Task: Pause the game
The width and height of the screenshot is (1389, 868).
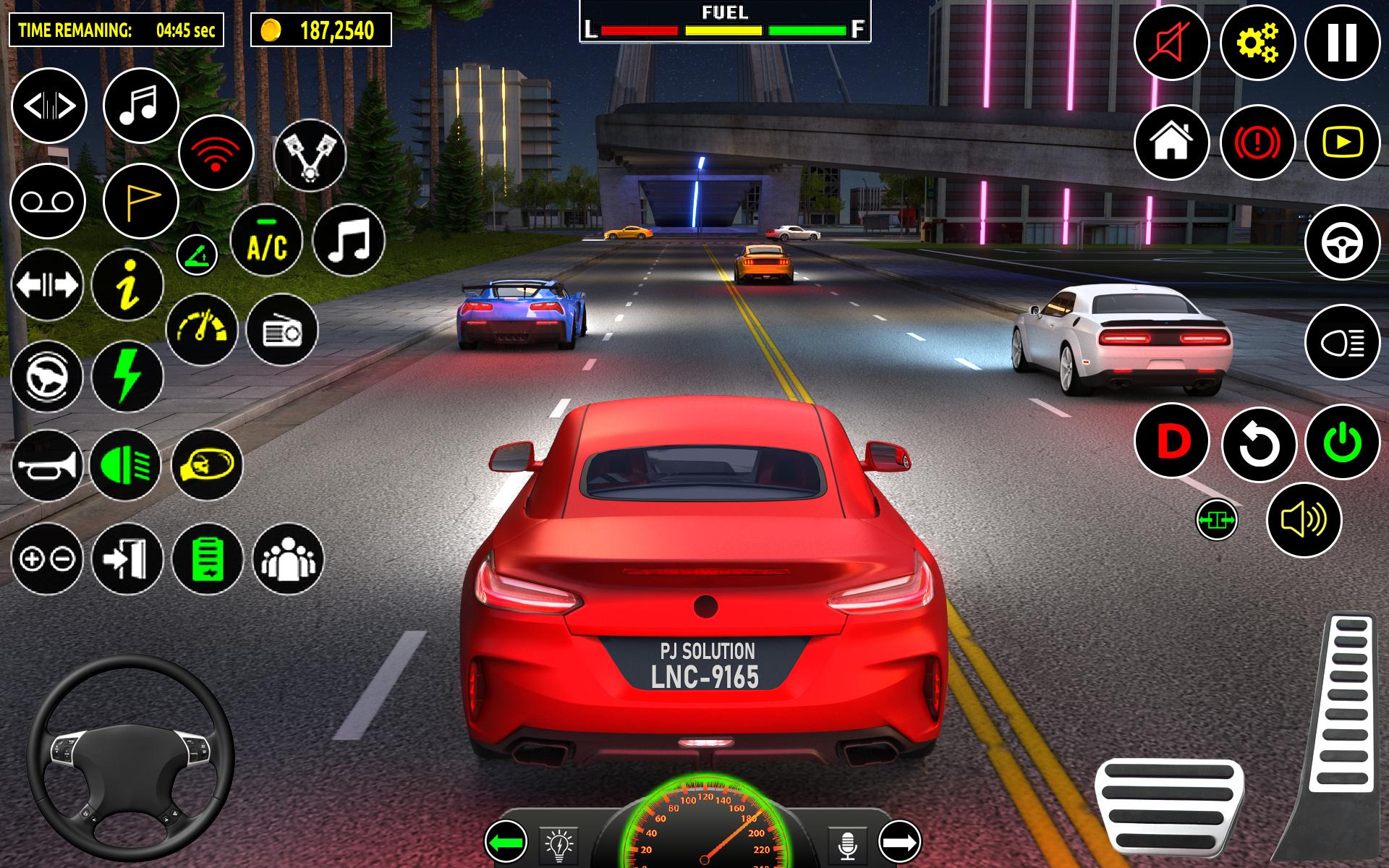Action: pyautogui.click(x=1342, y=43)
